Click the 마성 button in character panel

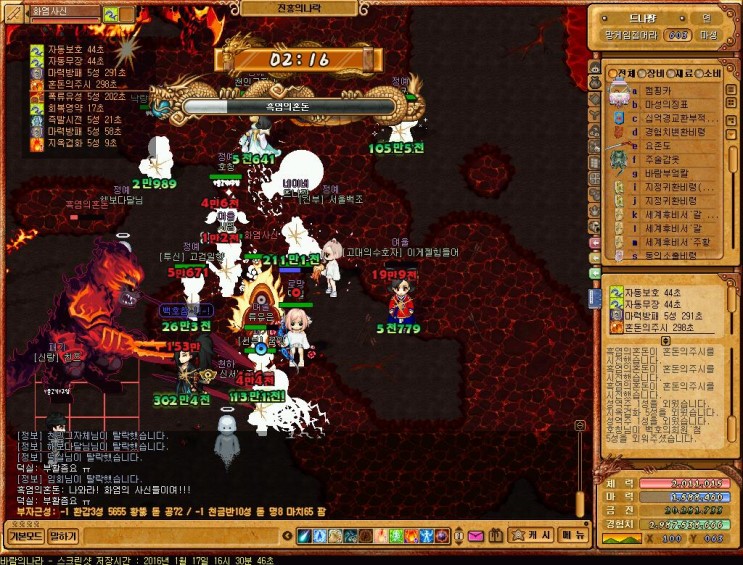click(x=709, y=35)
